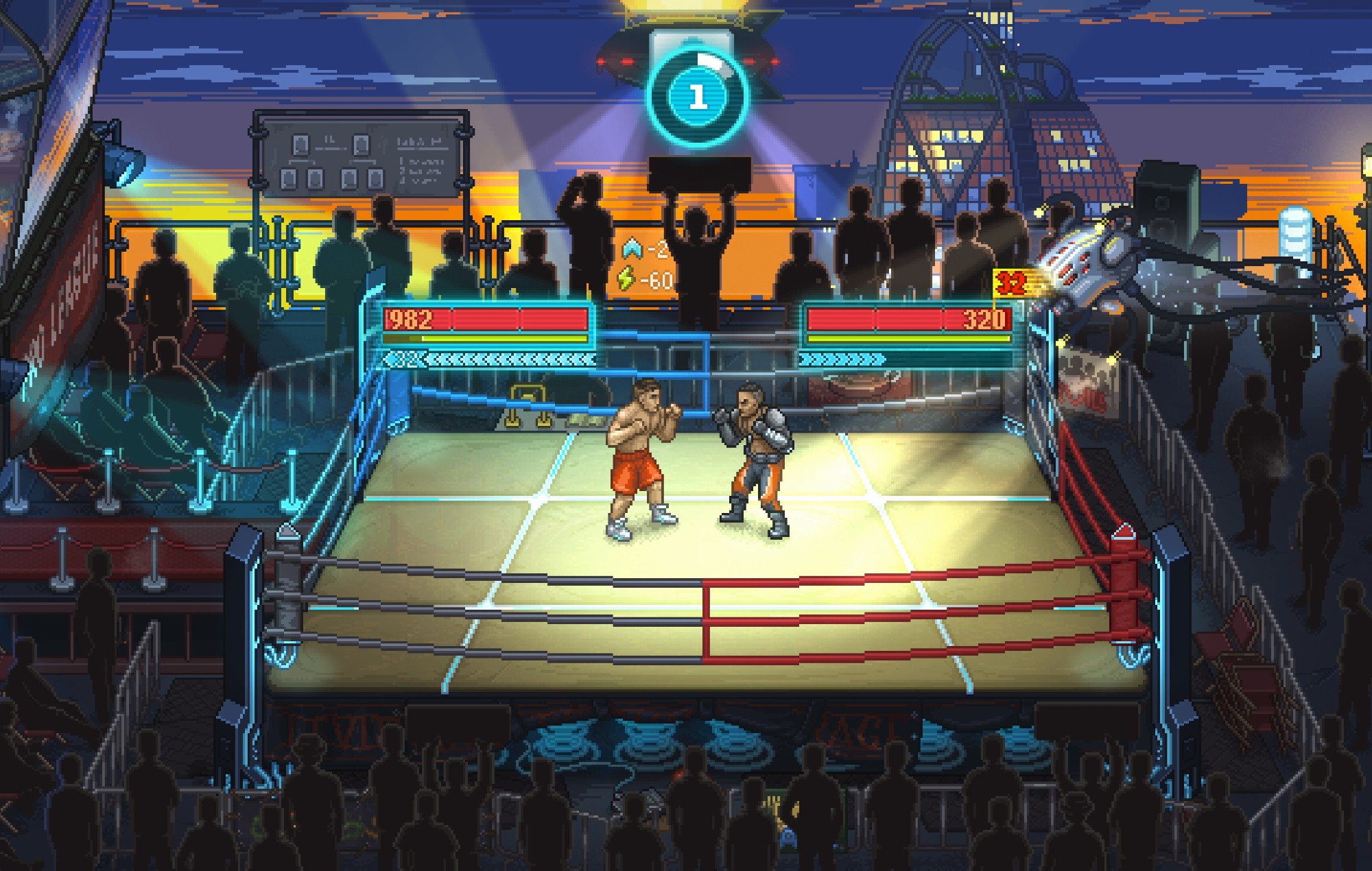Image resolution: width=1372 pixels, height=871 pixels.
Task: Click the round counter showing 1
Action: tap(699, 96)
